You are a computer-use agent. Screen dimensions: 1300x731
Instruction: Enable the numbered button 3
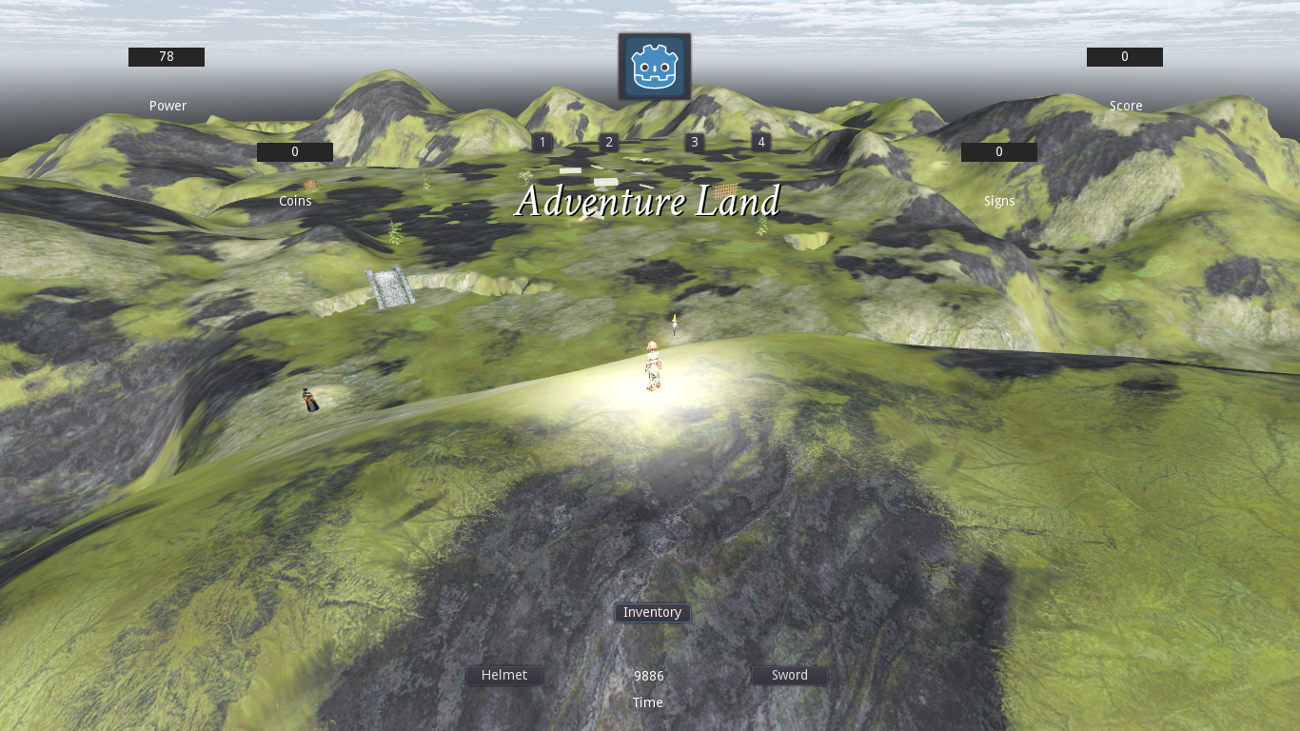694,142
